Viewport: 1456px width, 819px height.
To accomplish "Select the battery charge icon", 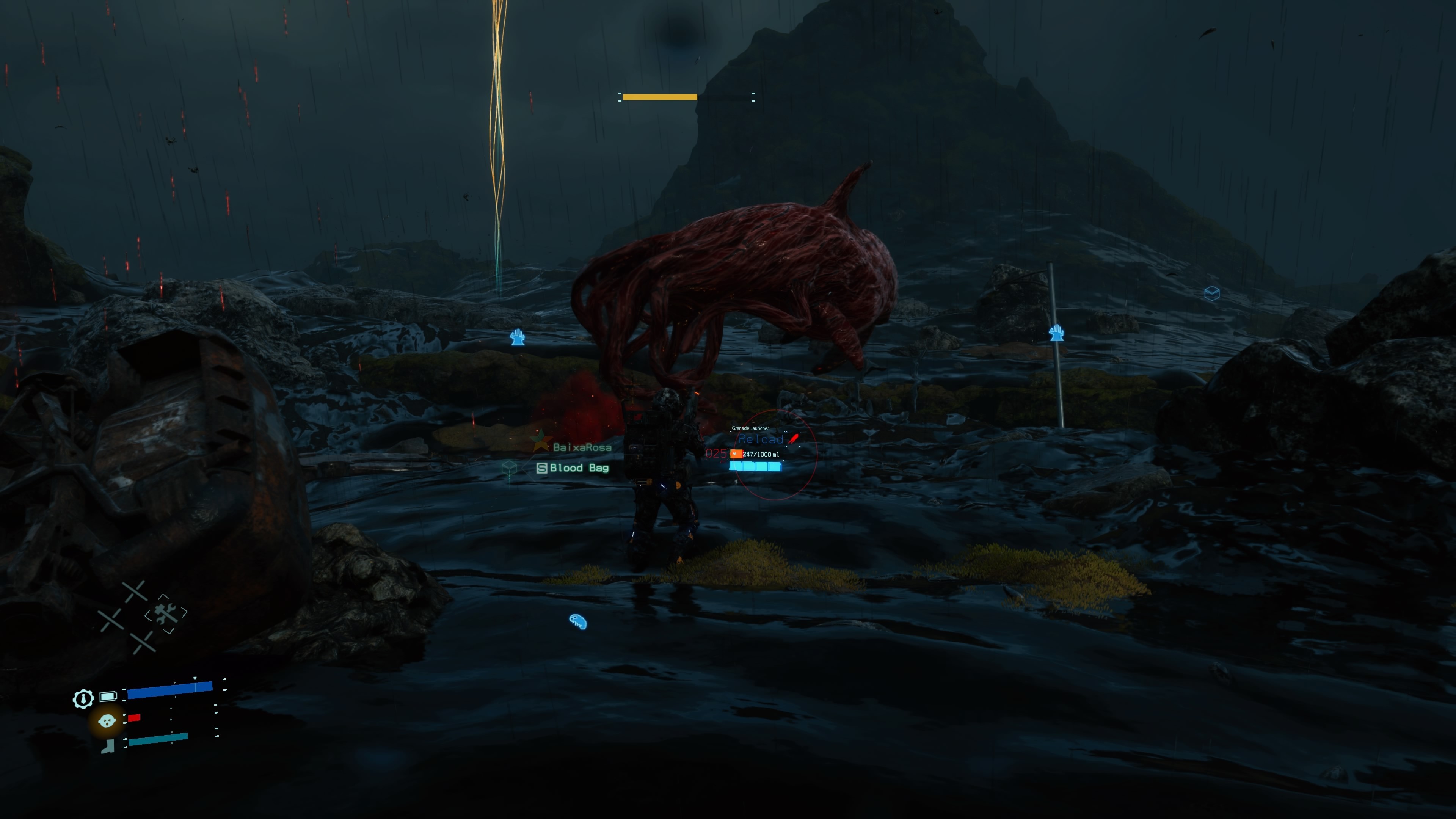I will point(108,696).
